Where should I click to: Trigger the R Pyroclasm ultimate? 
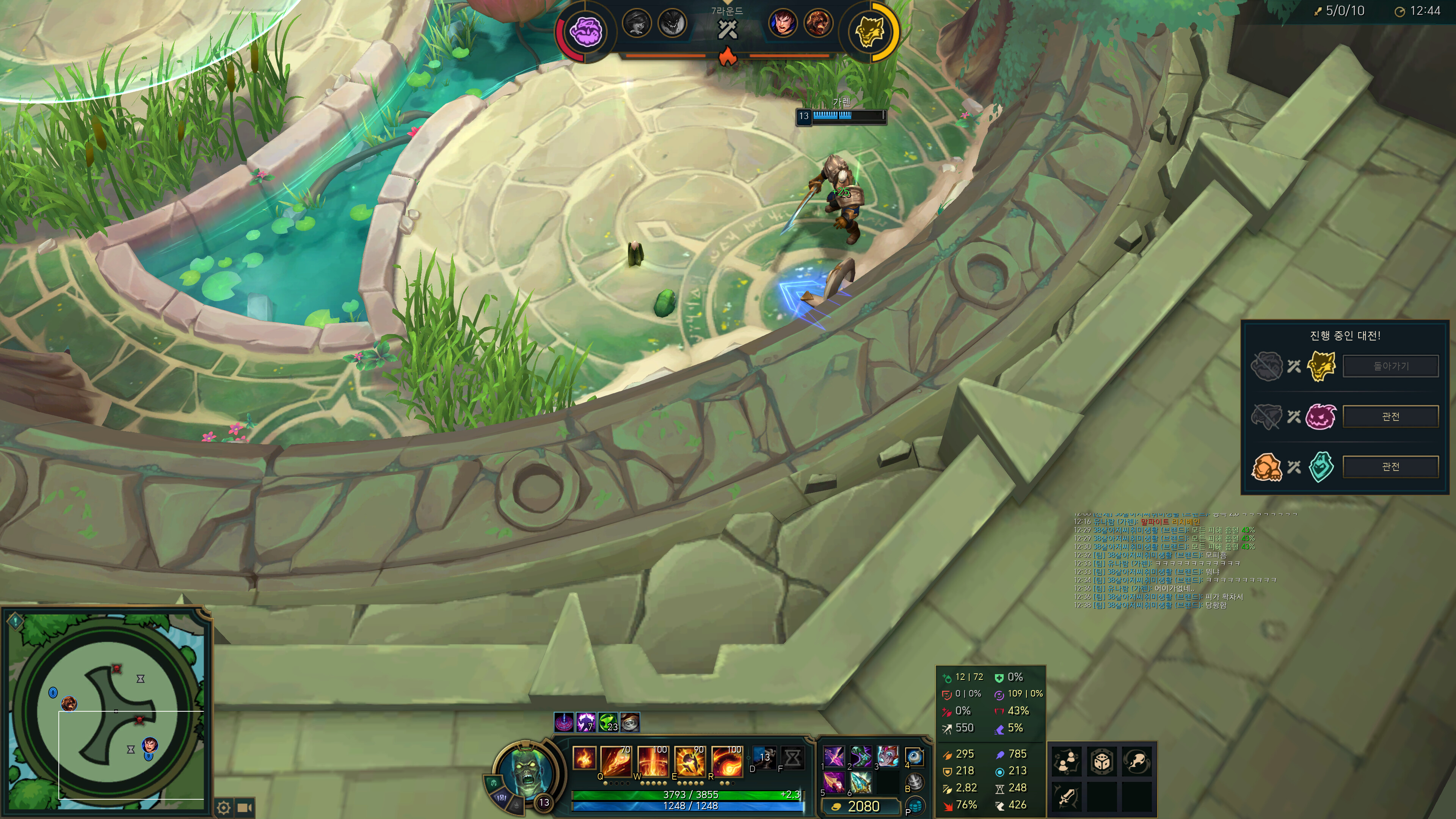[x=726, y=760]
